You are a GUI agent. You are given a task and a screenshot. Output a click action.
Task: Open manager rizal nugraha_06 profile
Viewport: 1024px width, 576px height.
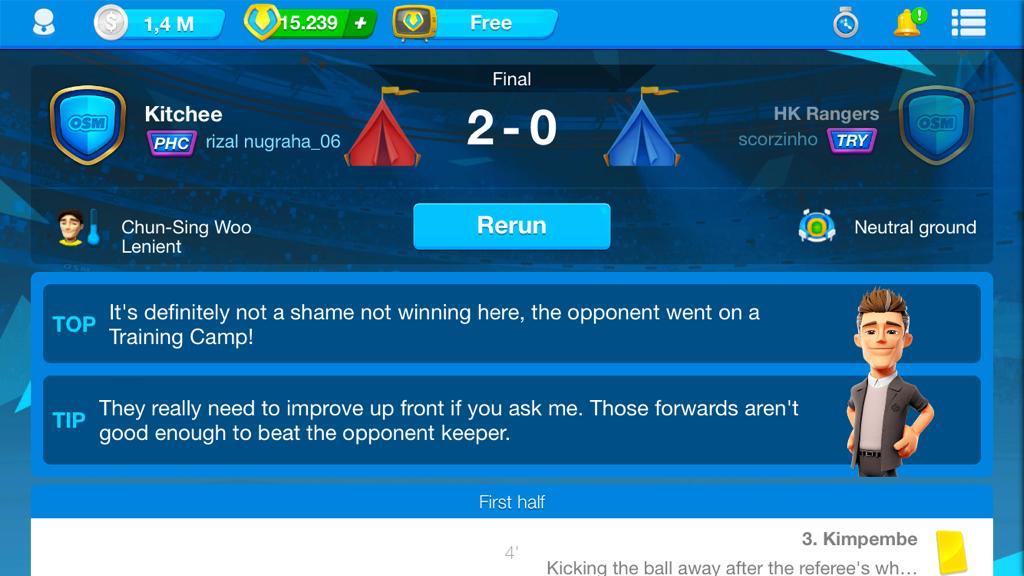click(x=273, y=142)
